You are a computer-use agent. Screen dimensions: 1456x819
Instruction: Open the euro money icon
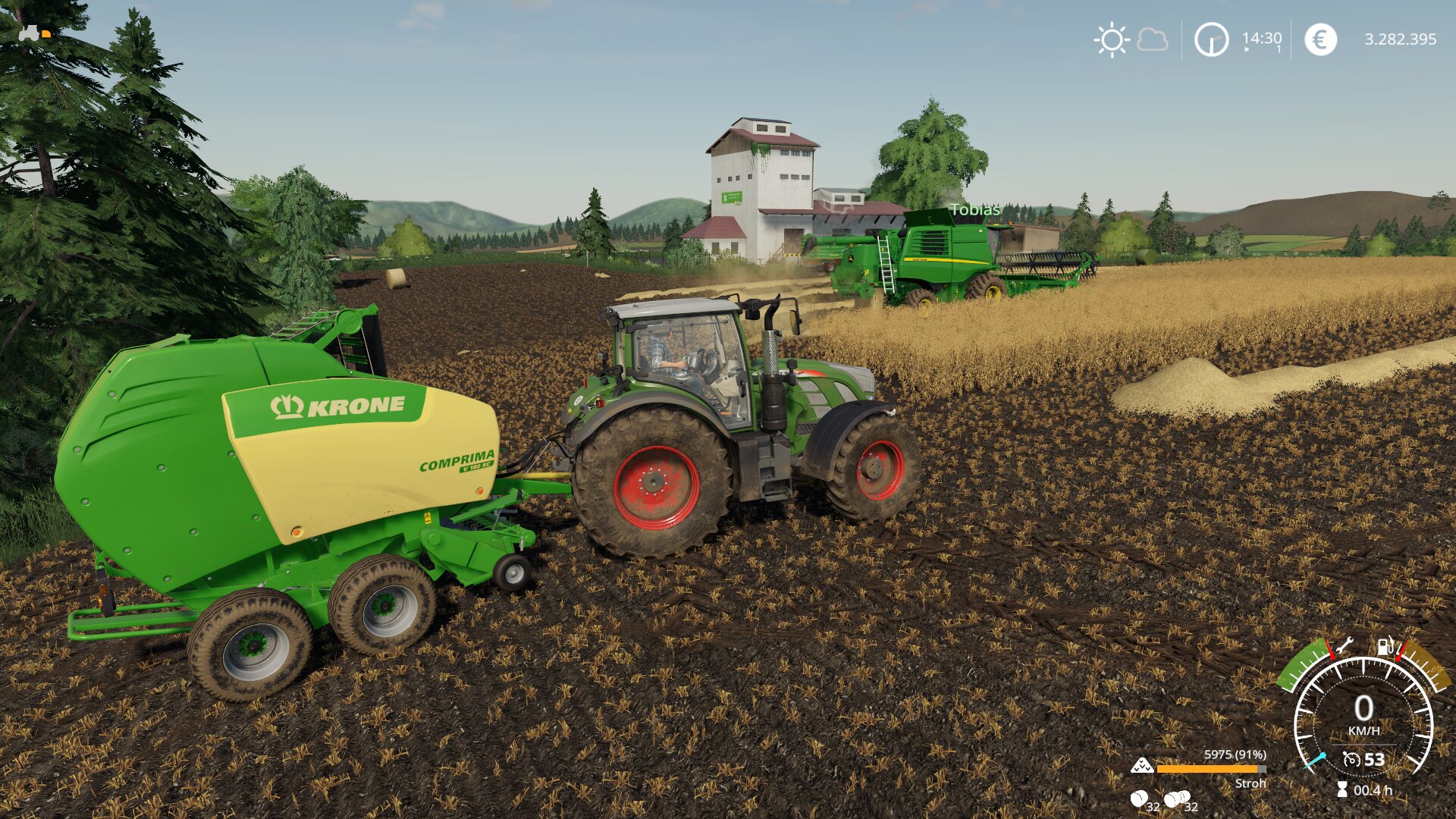click(x=1320, y=39)
